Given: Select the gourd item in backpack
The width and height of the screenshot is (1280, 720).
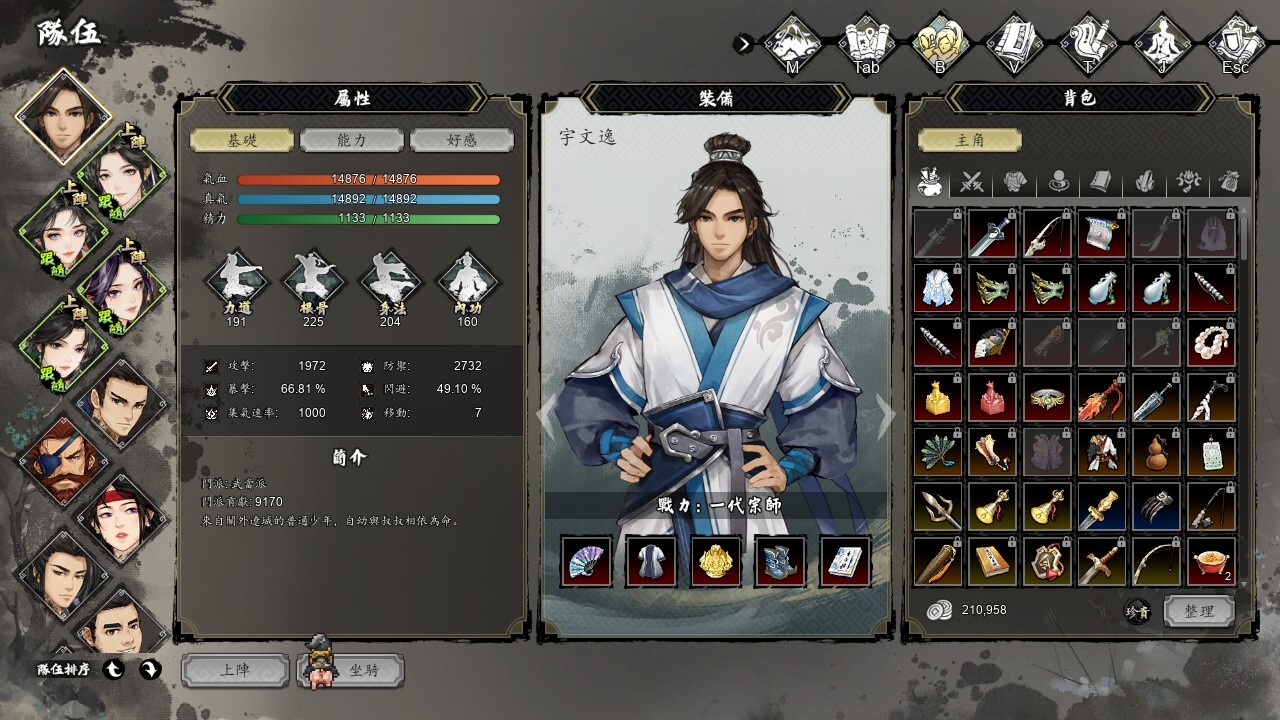Looking at the screenshot, I should [x=1157, y=452].
